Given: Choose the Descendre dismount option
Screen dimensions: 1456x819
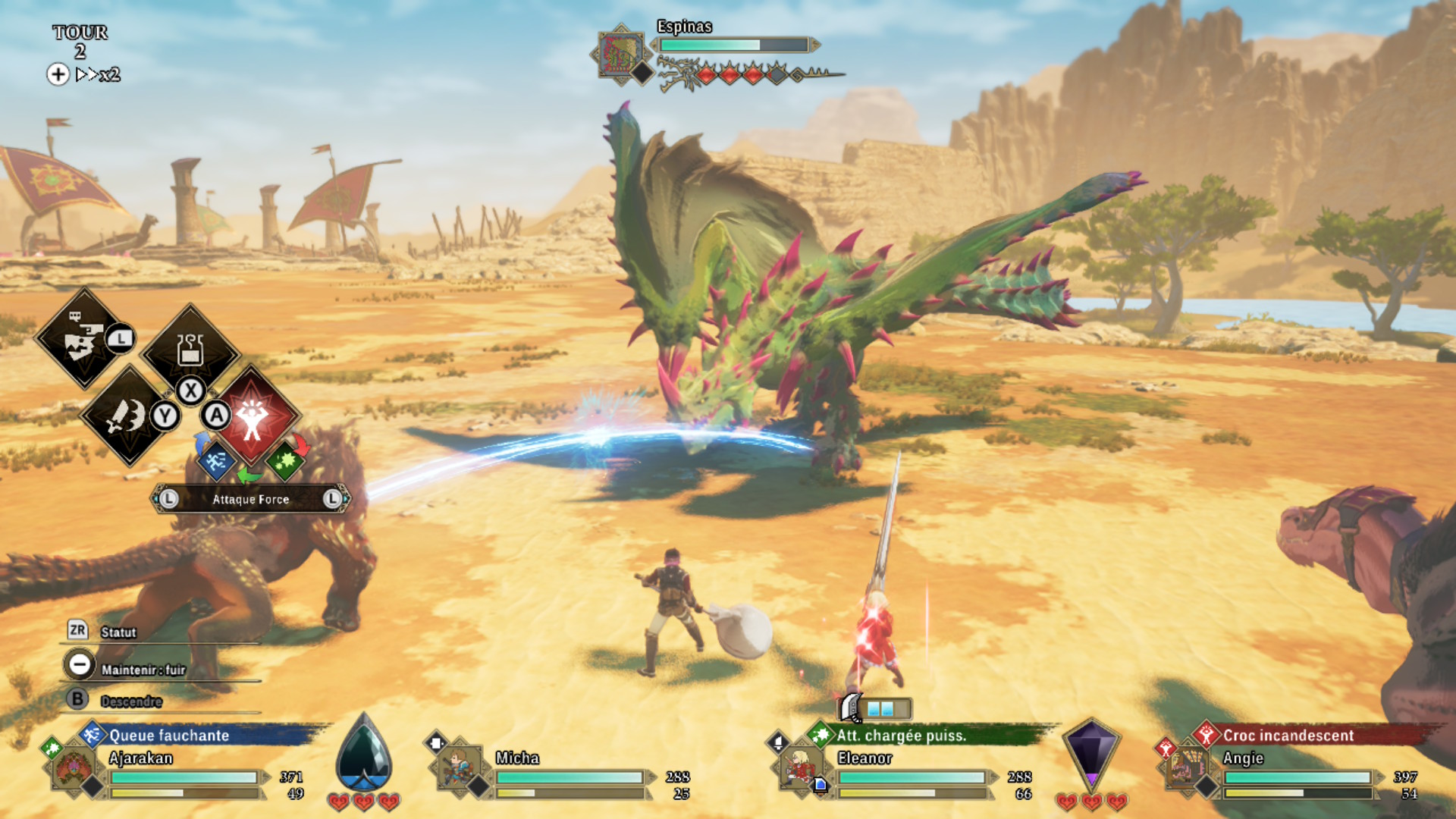Looking at the screenshot, I should 130,701.
